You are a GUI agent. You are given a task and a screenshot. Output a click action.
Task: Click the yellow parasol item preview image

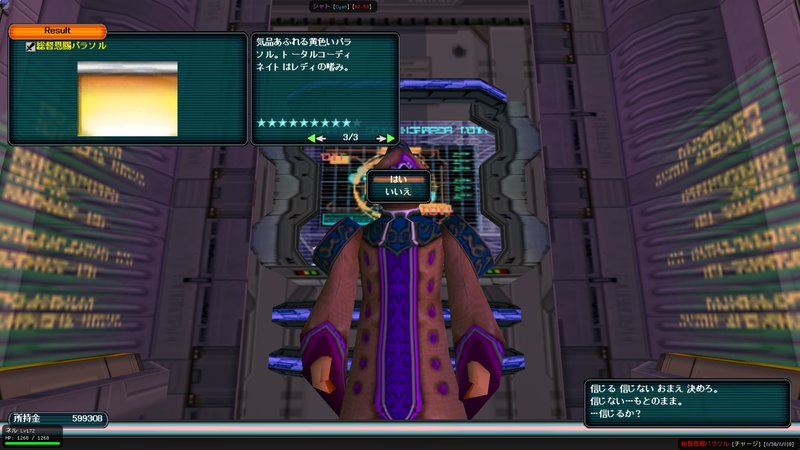coord(127,98)
